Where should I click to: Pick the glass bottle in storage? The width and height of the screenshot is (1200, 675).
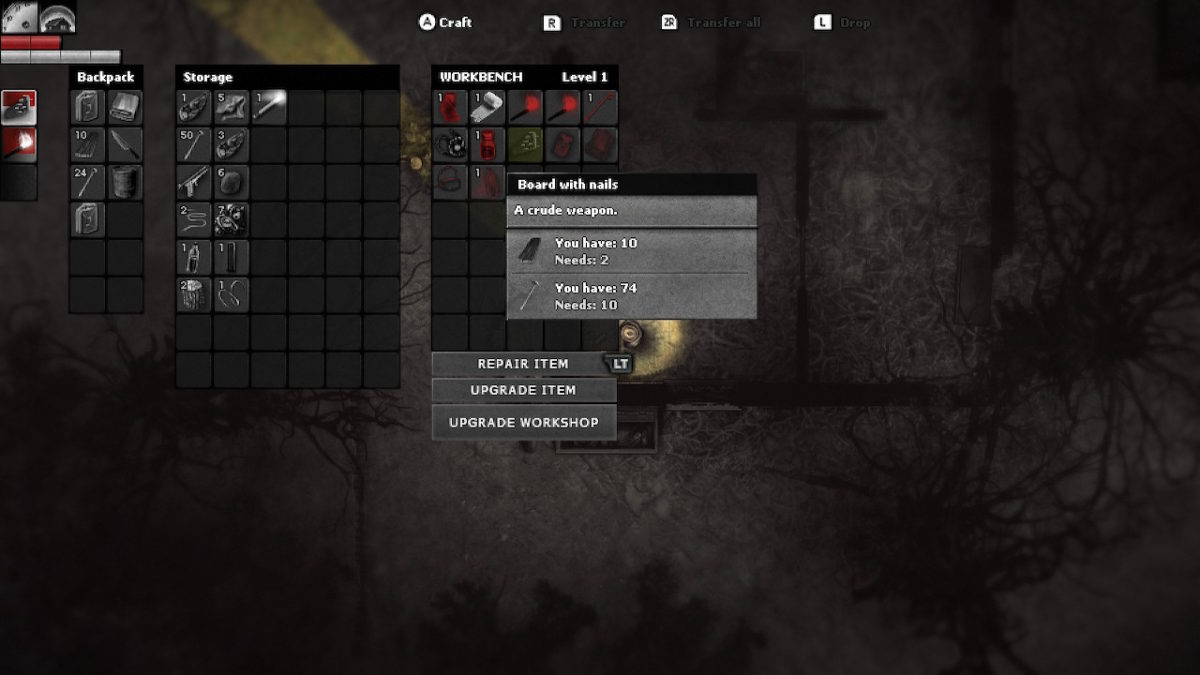point(194,257)
